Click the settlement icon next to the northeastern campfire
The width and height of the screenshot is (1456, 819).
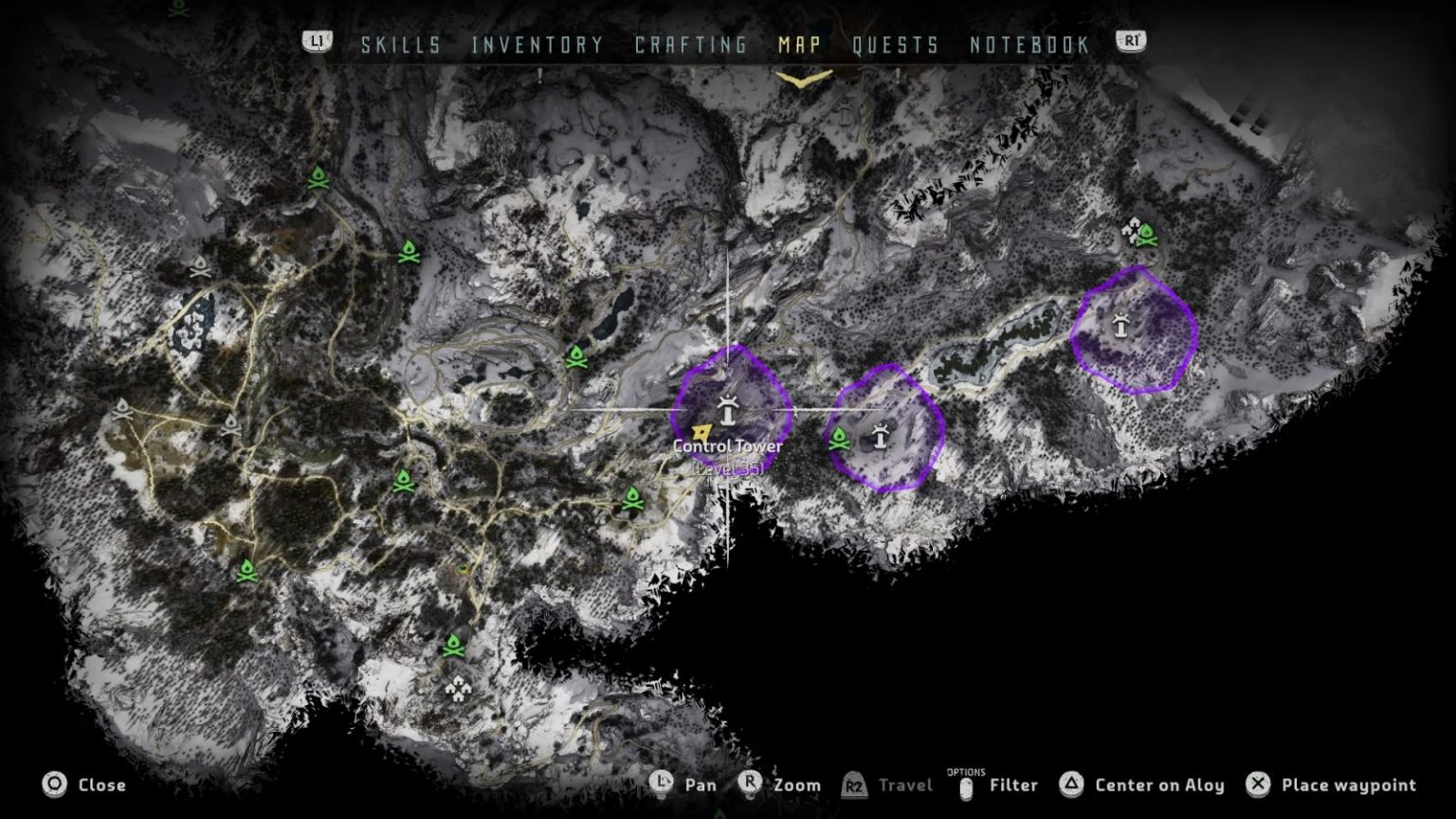1134,230
